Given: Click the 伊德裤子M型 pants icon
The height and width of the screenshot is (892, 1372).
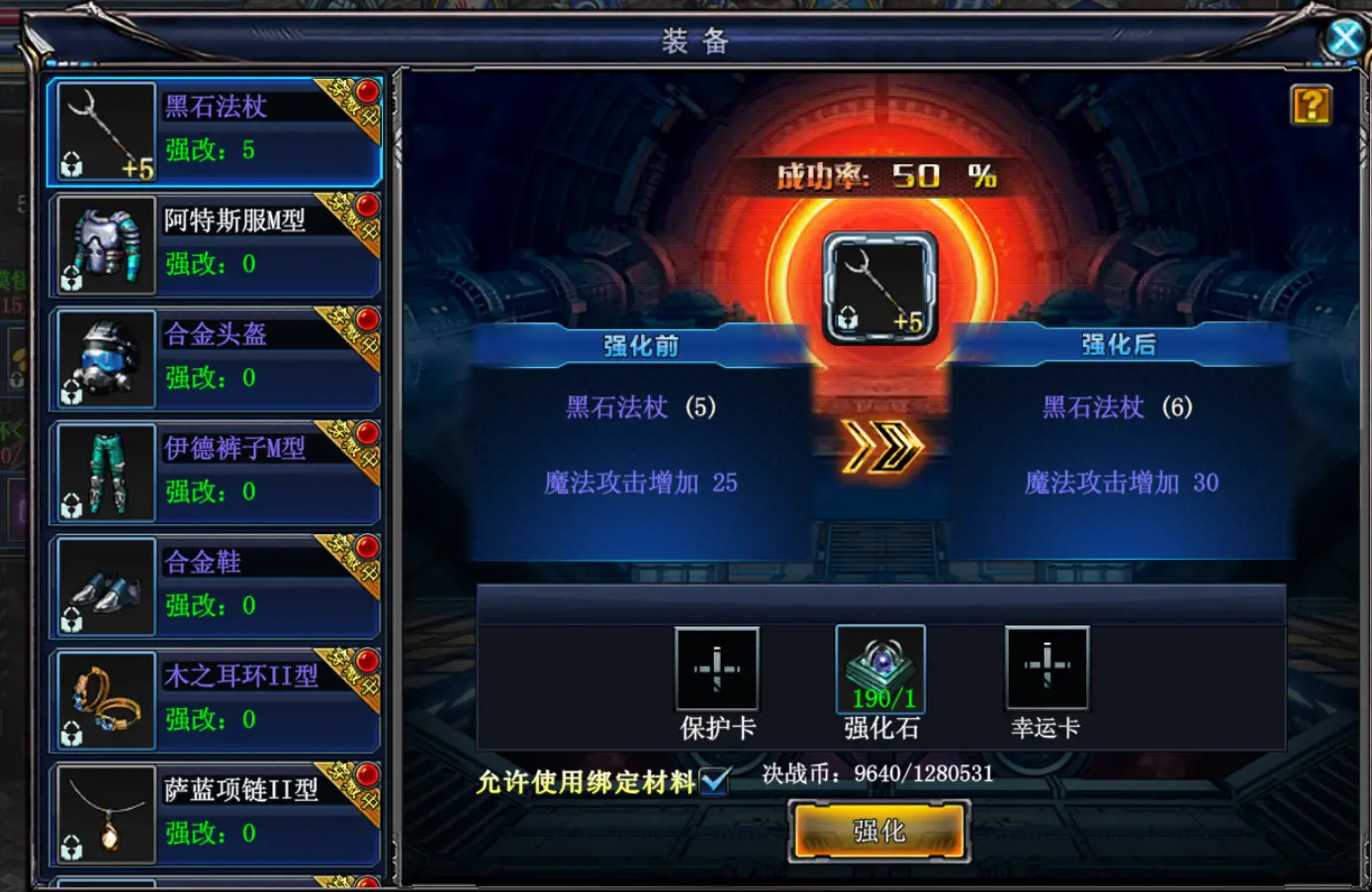Looking at the screenshot, I should [105, 472].
